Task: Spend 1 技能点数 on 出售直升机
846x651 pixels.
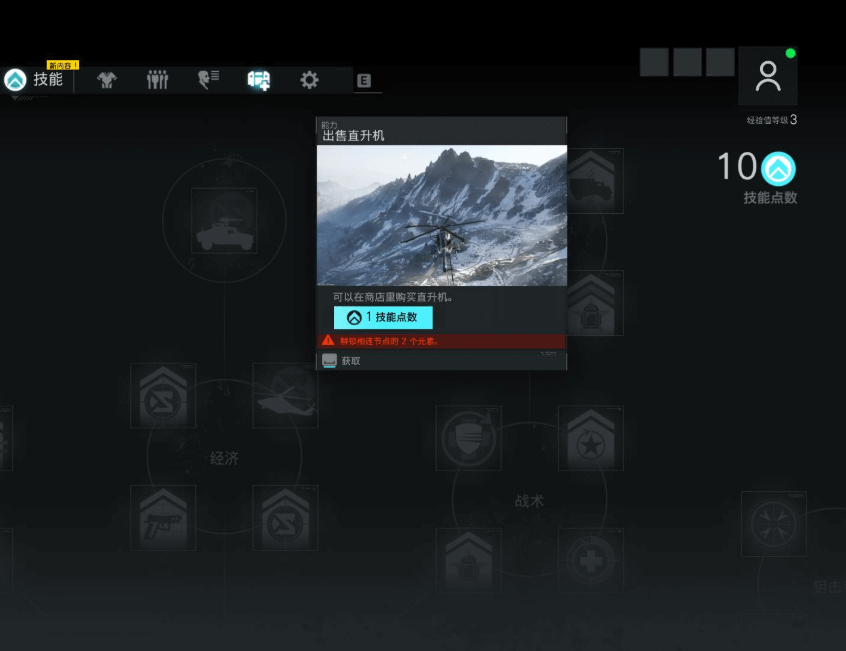Action: pyautogui.click(x=383, y=317)
